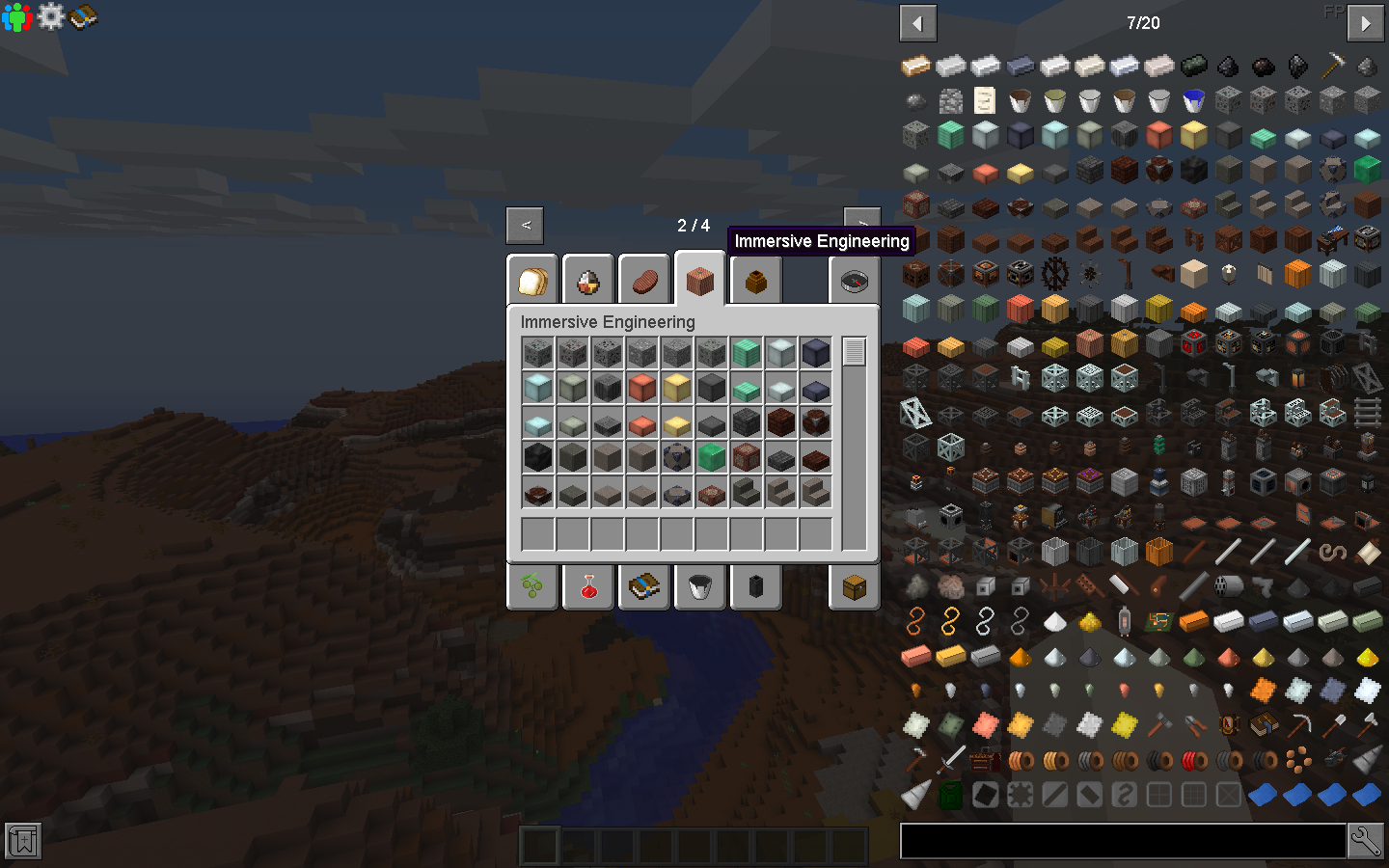Click the scrollbar beside the Immersive Engineering grid
Viewport: 1389px width, 868px height.
point(853,352)
